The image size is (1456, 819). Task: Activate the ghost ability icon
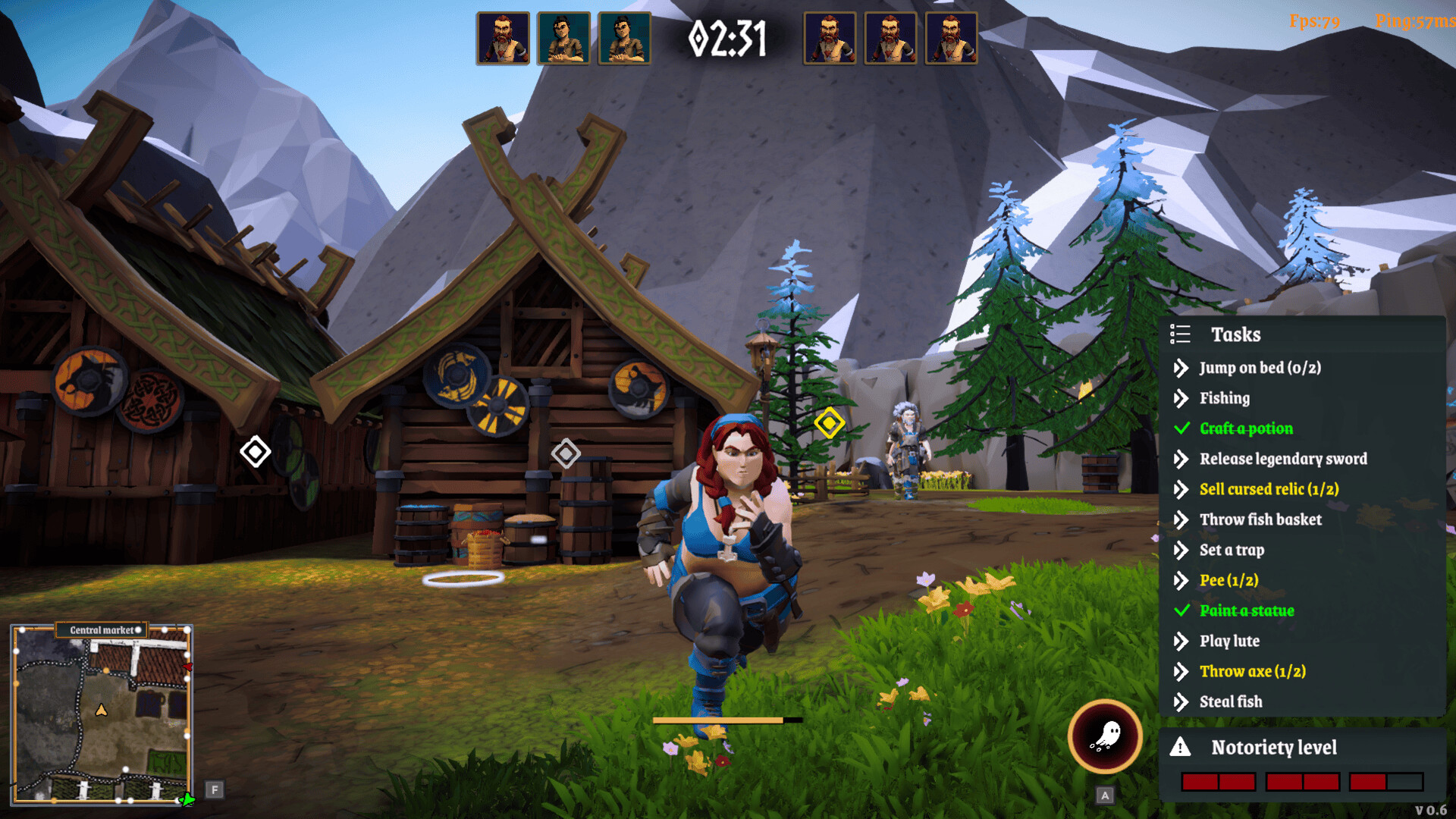pyautogui.click(x=1105, y=736)
